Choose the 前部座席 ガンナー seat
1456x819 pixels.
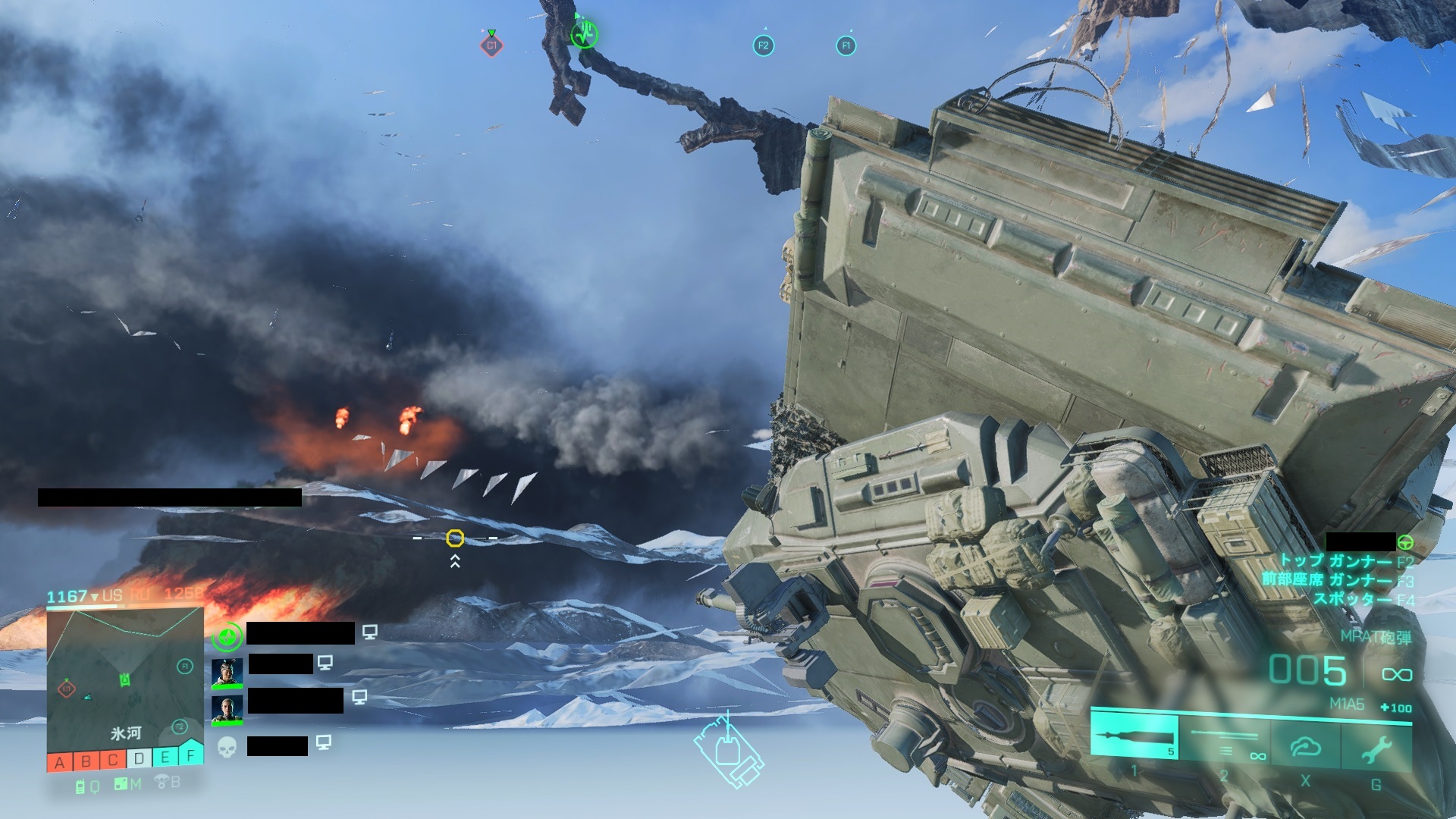click(1327, 580)
